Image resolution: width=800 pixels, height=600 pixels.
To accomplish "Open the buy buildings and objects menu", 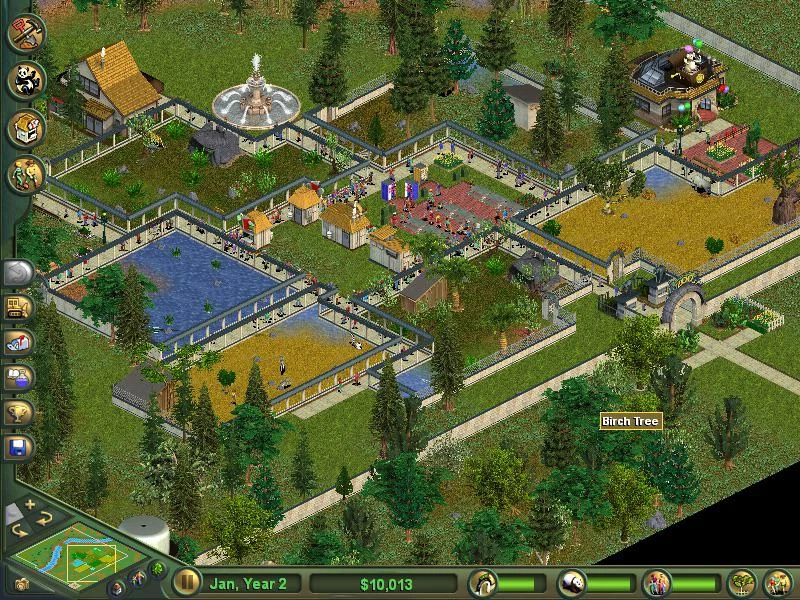I will (26, 129).
